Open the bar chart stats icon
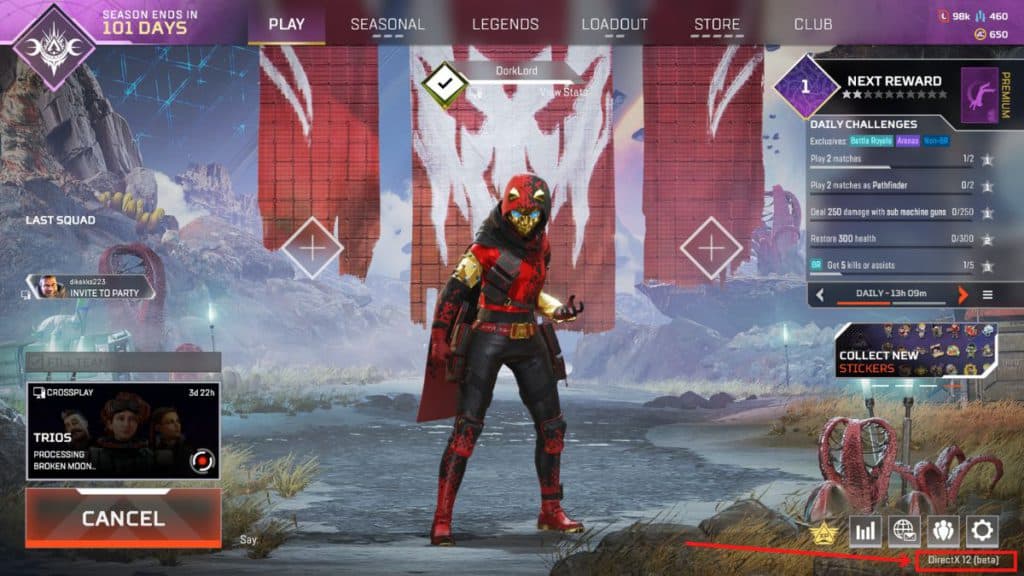Viewport: 1024px width, 576px height. [865, 530]
